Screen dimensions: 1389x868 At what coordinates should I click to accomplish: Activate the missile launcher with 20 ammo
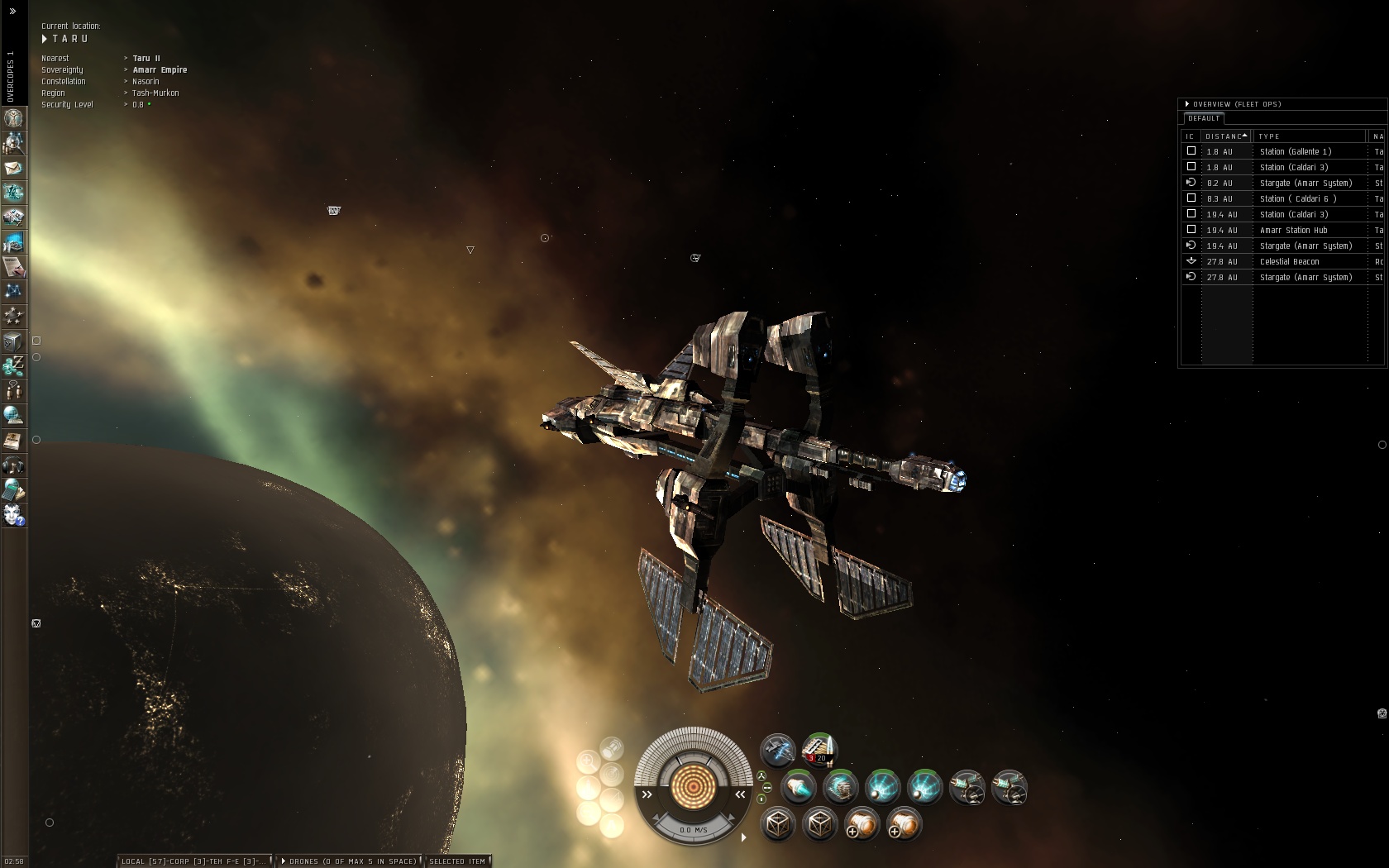coord(819,750)
